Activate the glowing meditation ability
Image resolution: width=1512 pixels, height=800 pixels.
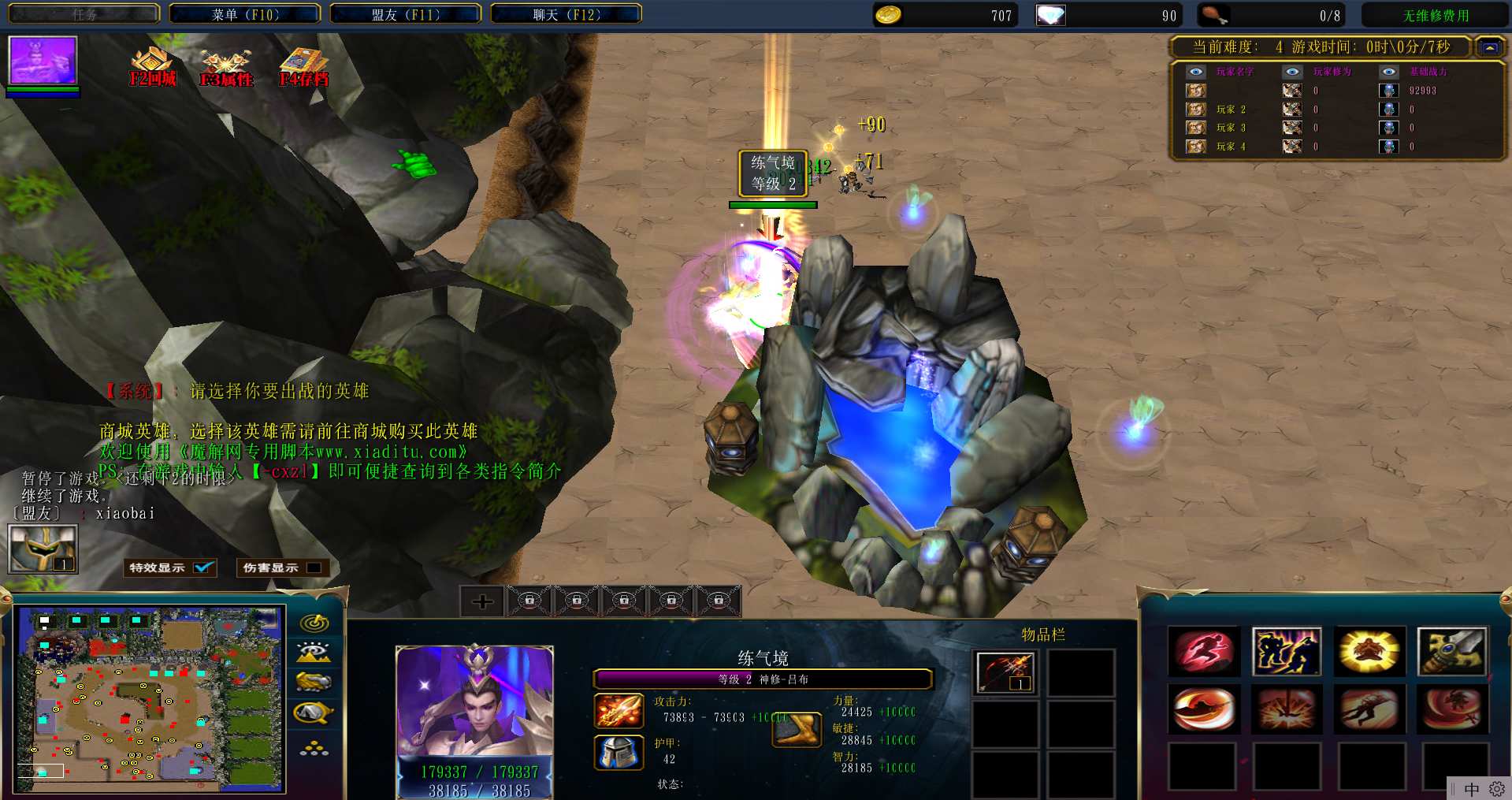(1369, 652)
